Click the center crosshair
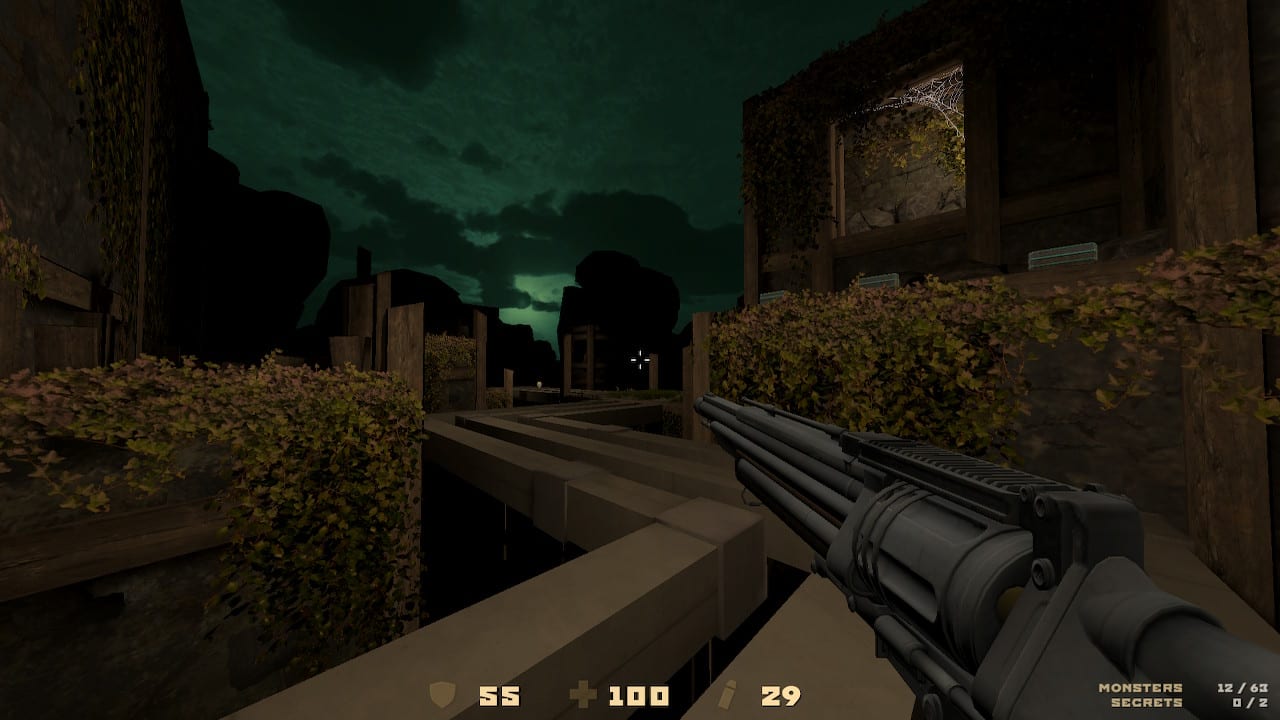The height and width of the screenshot is (720, 1280). pos(639,359)
